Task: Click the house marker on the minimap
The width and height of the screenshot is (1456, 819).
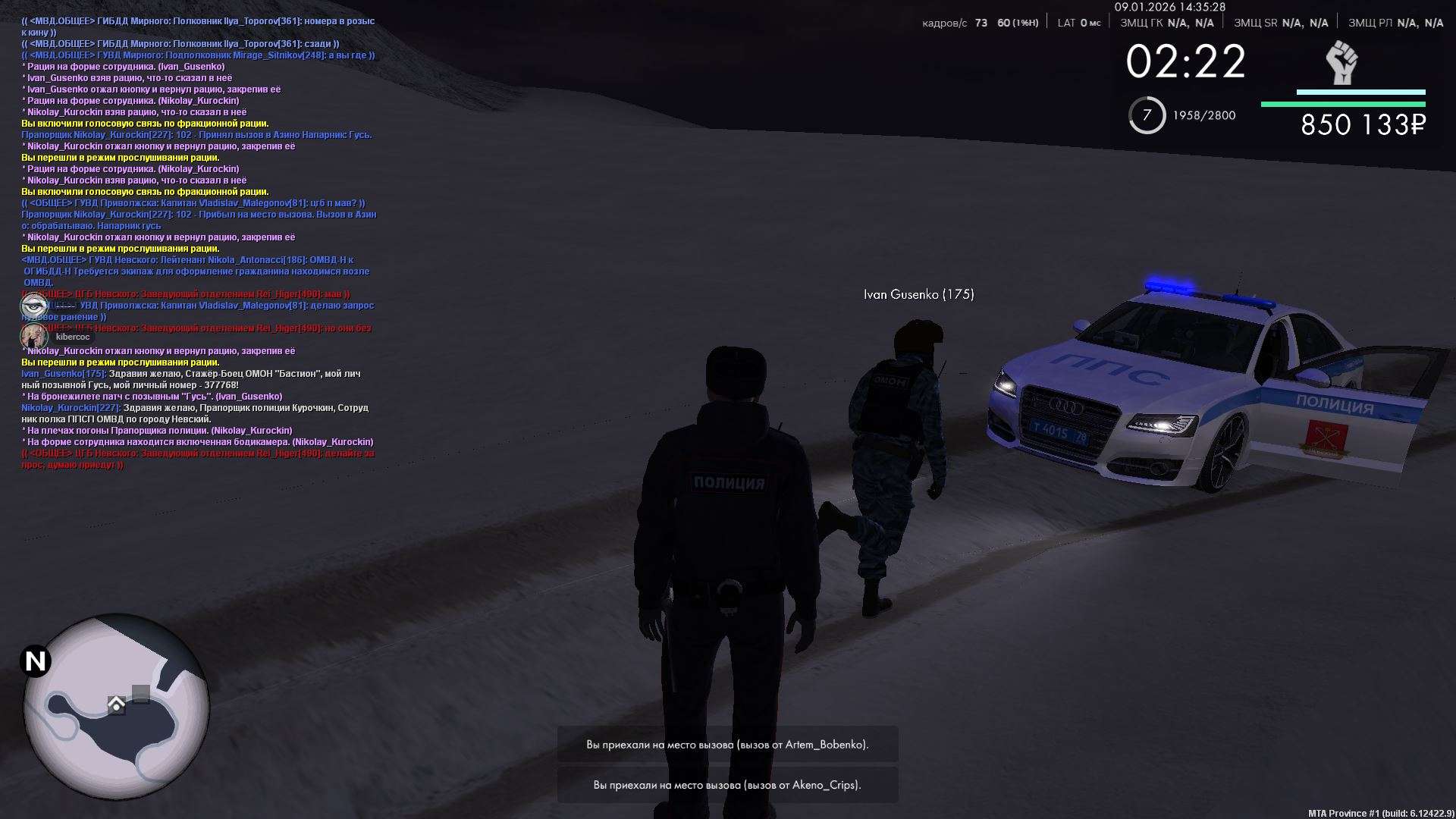Action: [x=116, y=705]
